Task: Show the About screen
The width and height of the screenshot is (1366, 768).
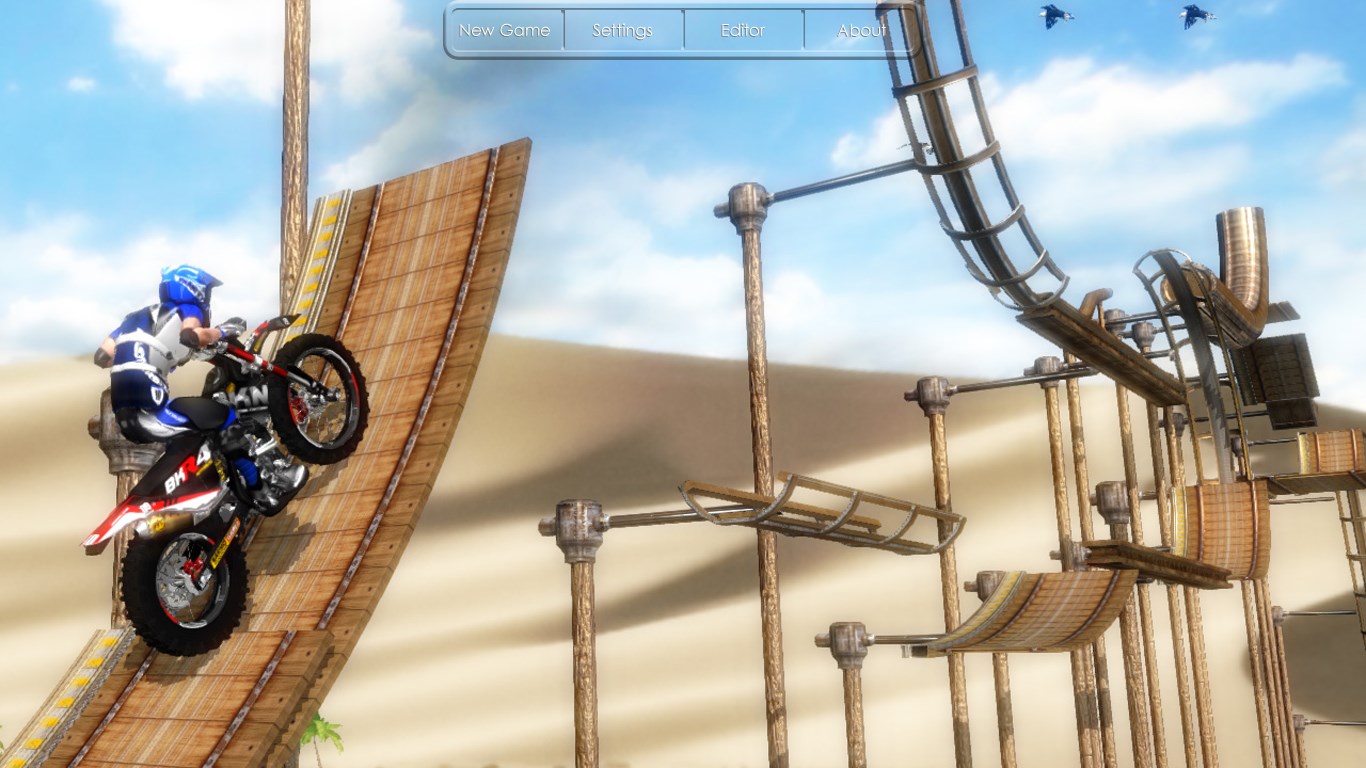Action: click(x=861, y=30)
